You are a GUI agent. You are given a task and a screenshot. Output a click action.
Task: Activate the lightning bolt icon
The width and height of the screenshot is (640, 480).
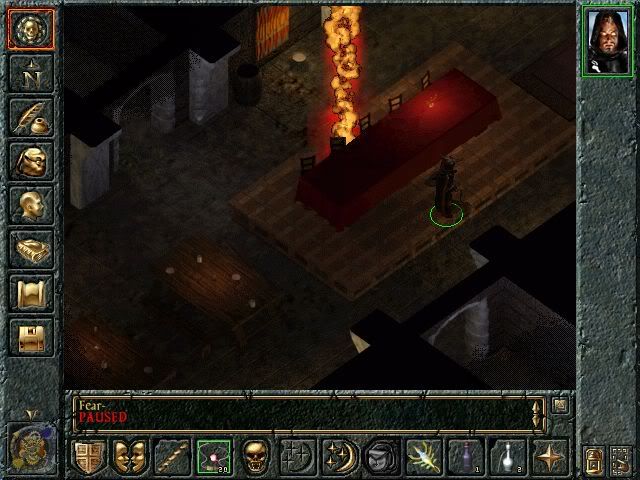point(422,456)
